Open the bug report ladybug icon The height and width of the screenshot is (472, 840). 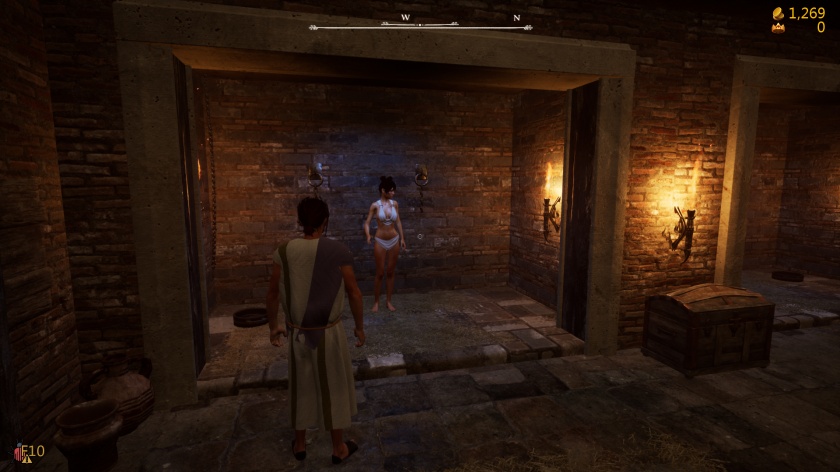tap(19, 452)
